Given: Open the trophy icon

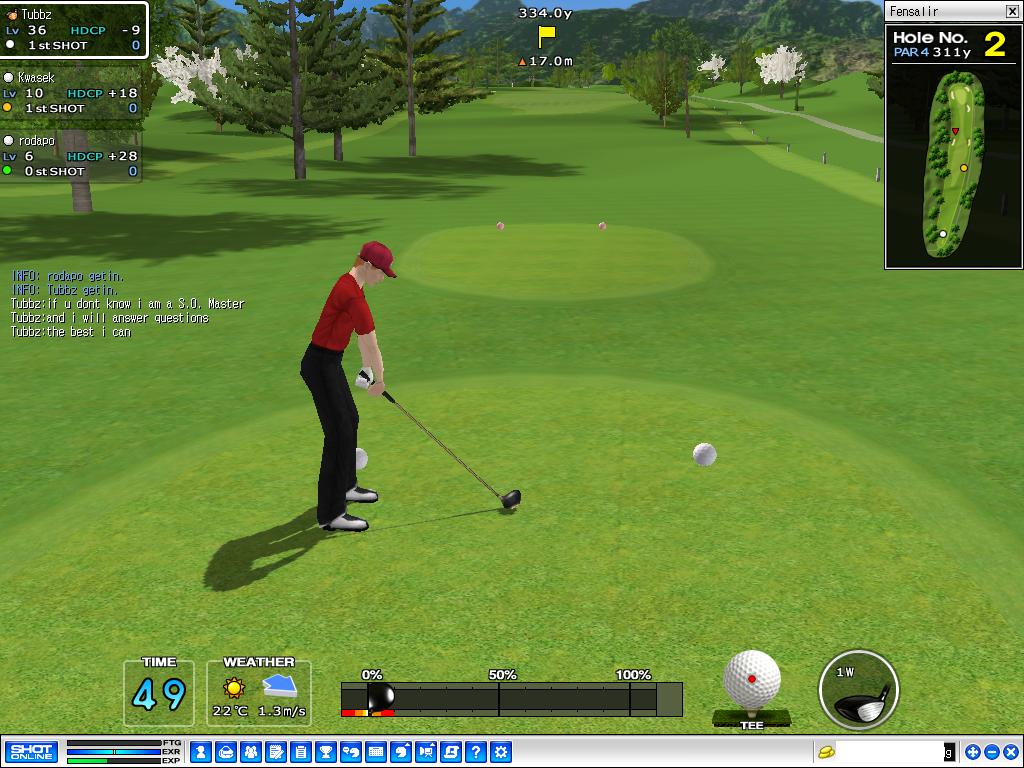Looking at the screenshot, I should click(326, 751).
